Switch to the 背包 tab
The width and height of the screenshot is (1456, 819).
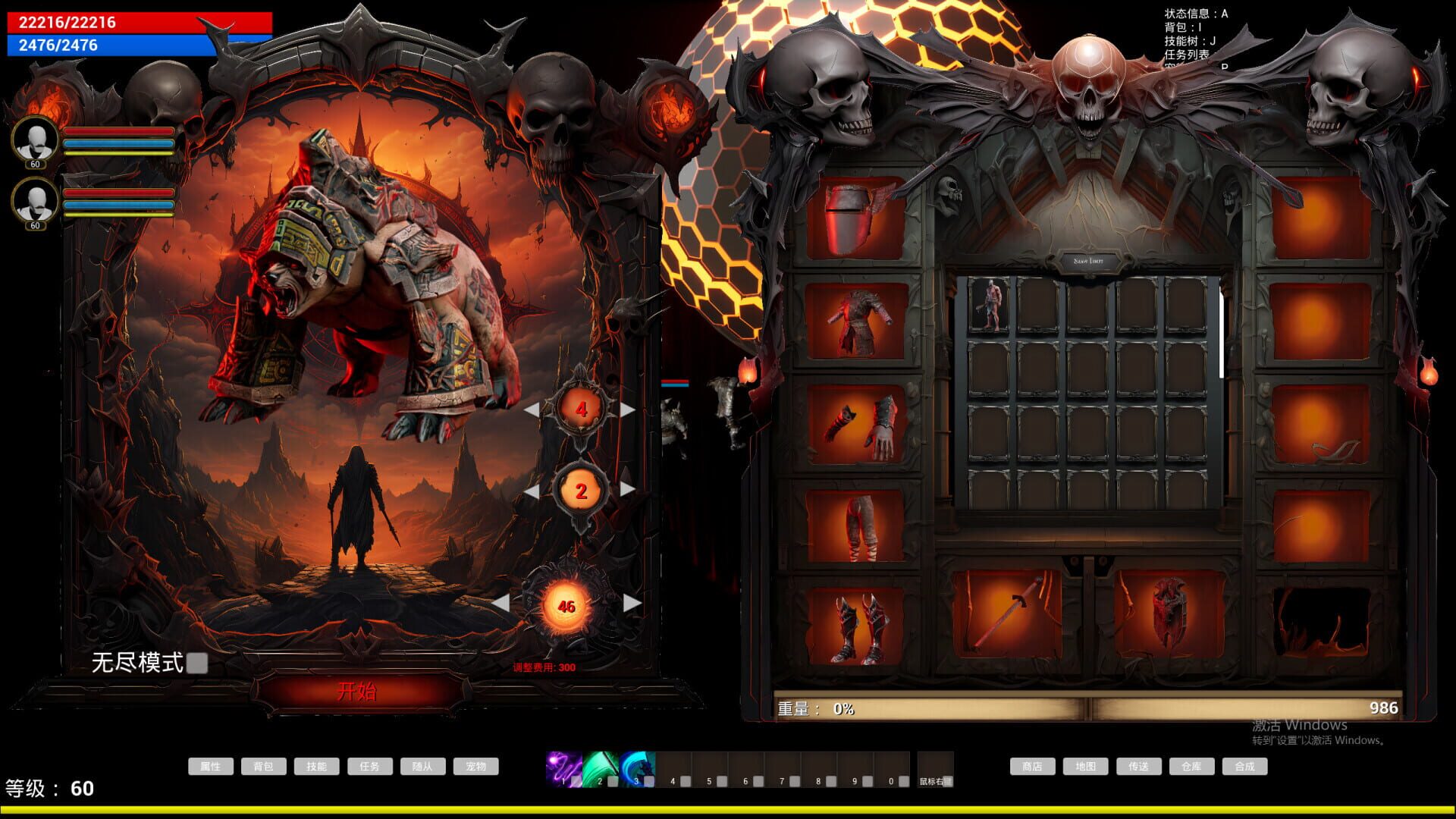pos(264,766)
